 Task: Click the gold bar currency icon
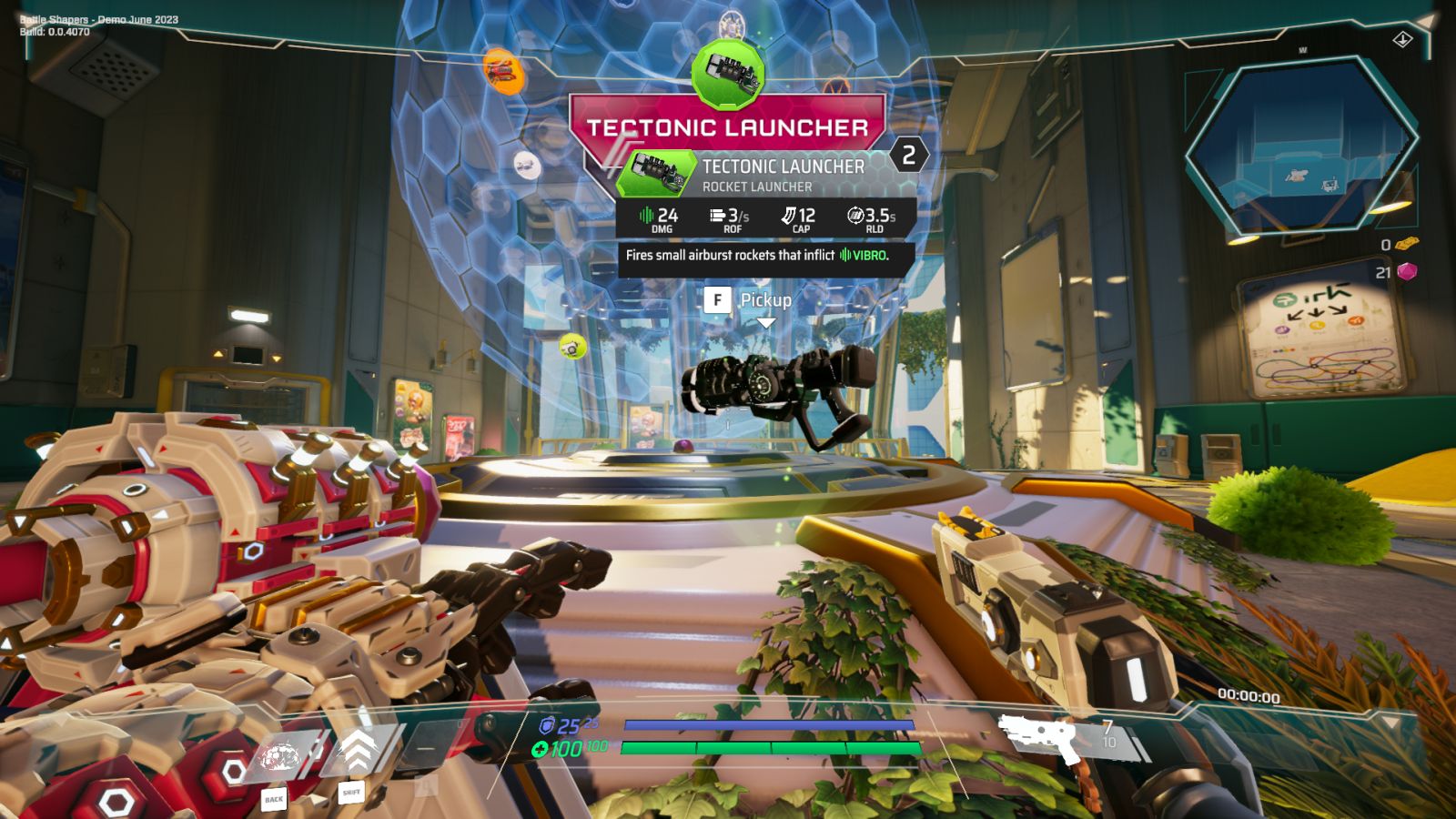click(1407, 244)
